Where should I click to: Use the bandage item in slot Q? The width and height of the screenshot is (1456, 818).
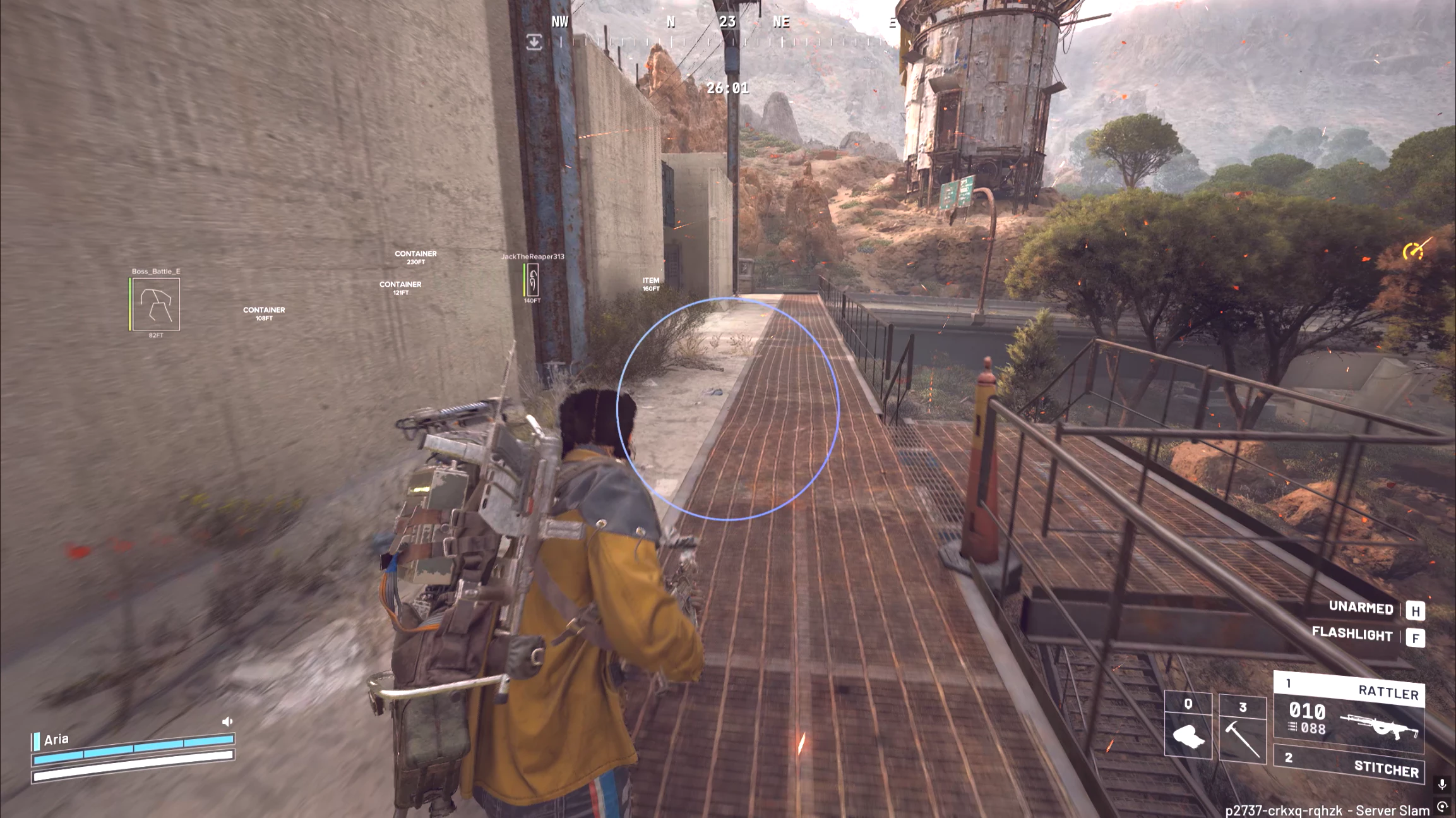1188,726
